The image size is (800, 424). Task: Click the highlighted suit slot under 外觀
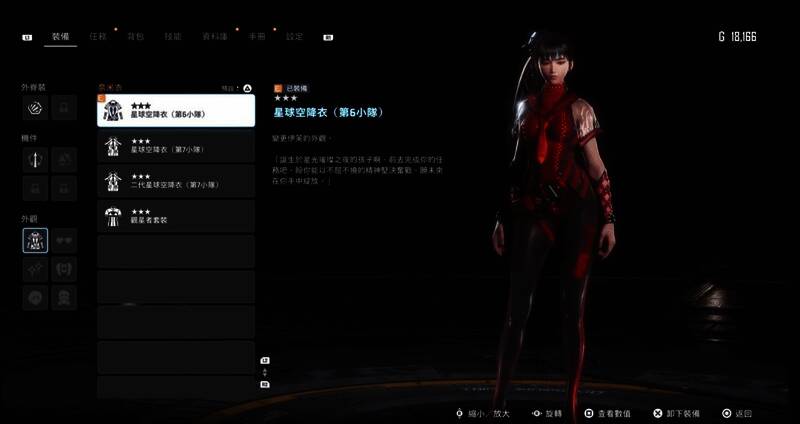point(35,240)
